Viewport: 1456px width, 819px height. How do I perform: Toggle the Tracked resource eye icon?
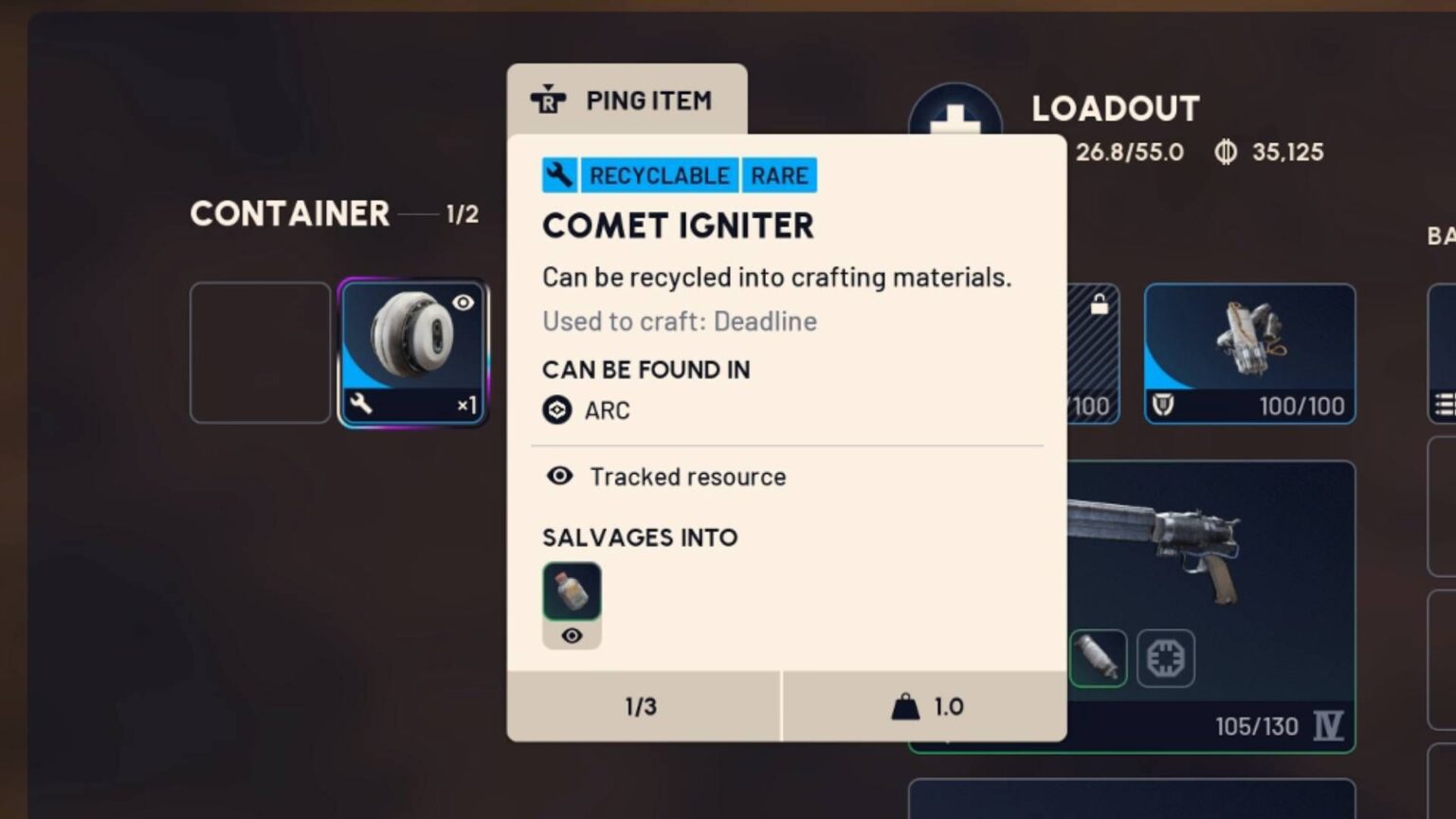(560, 477)
